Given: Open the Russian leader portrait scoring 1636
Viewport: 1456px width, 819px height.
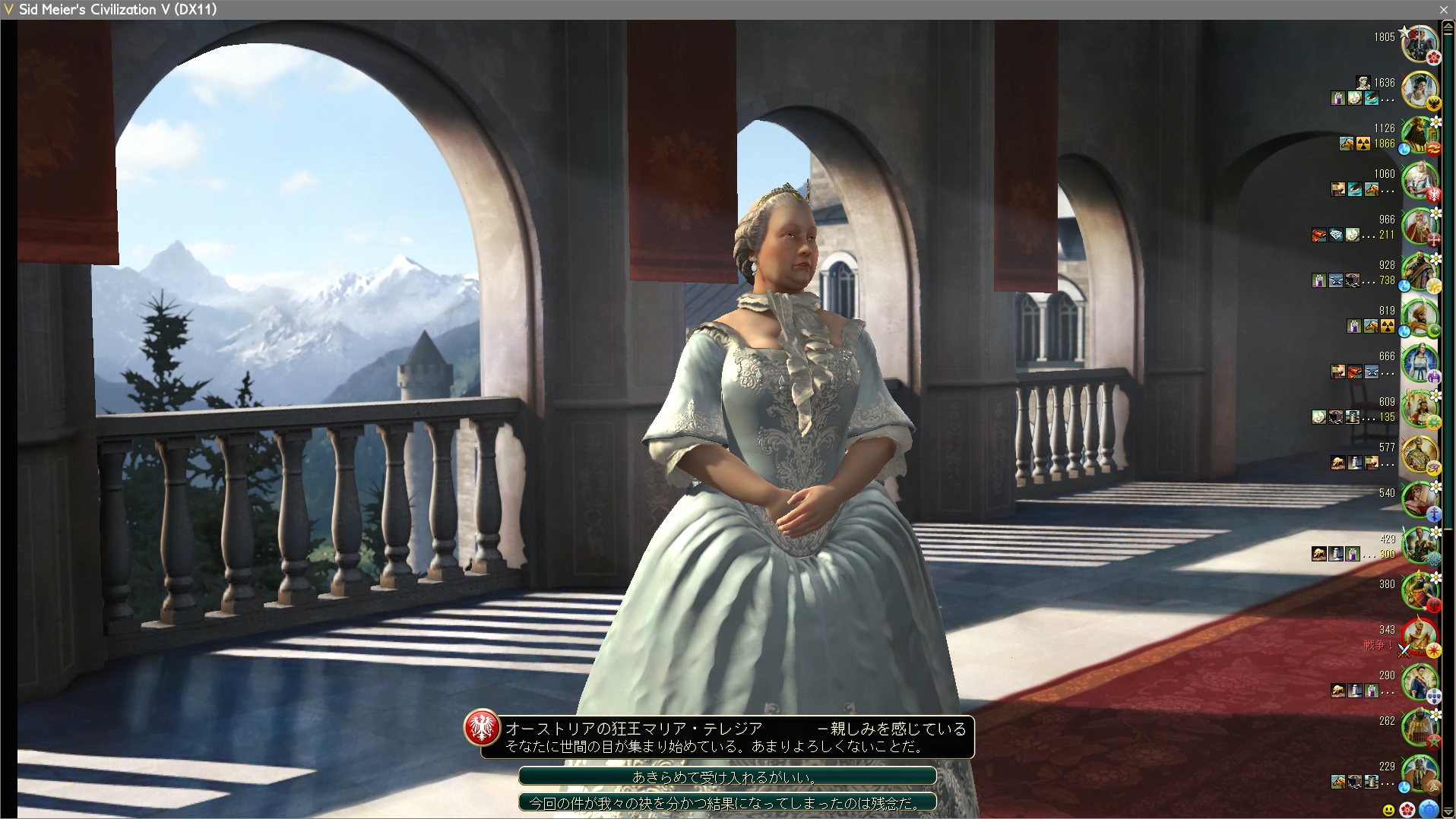Looking at the screenshot, I should coord(1419,90).
